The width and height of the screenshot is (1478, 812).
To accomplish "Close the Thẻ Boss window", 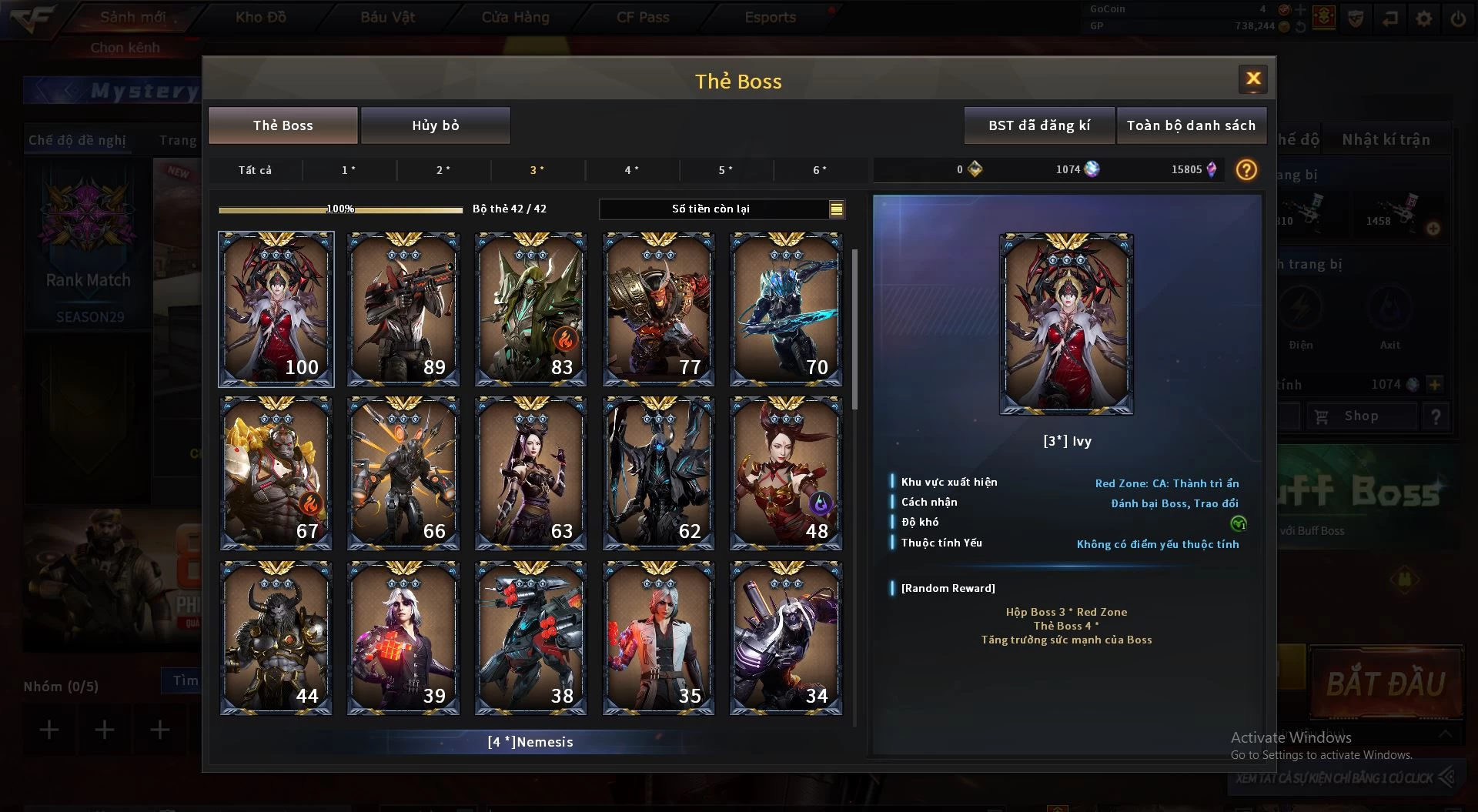I will point(1252,79).
